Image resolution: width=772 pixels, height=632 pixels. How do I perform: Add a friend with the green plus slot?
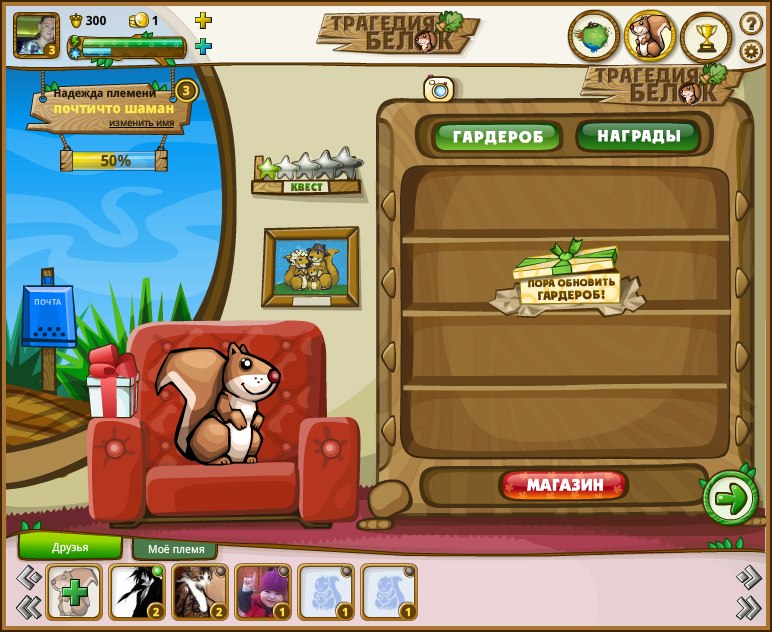[x=74, y=592]
